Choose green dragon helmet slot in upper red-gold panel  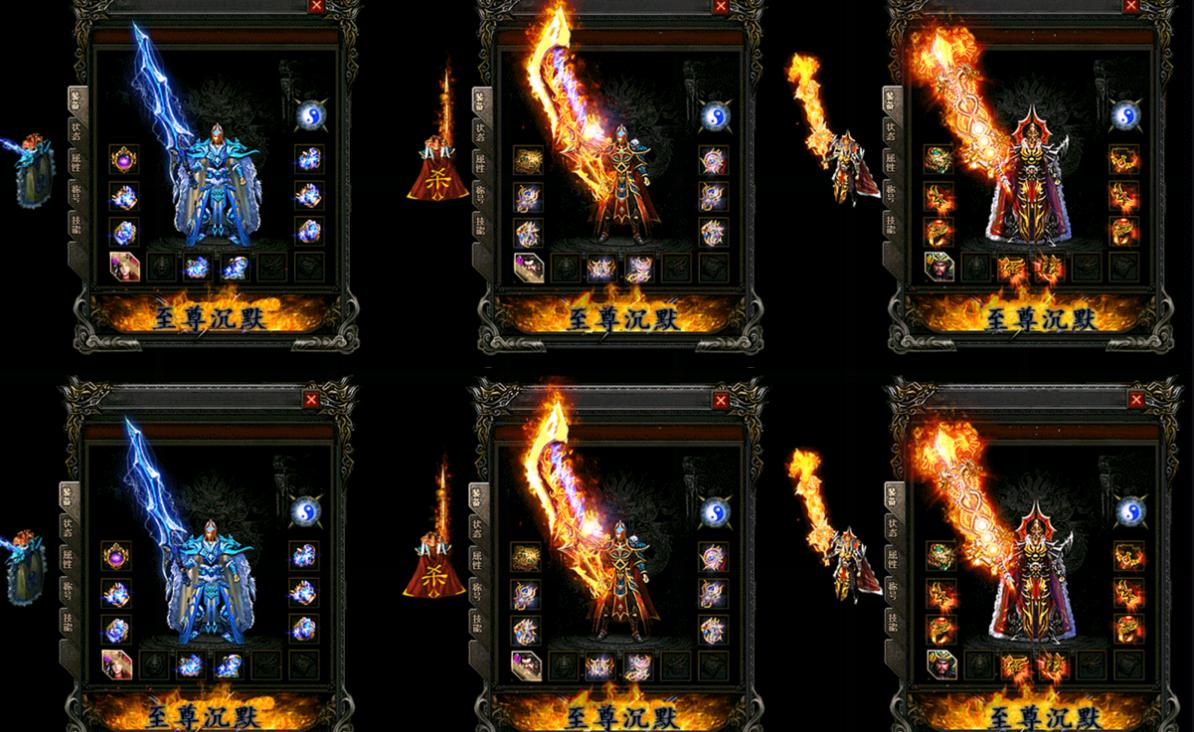click(x=938, y=159)
